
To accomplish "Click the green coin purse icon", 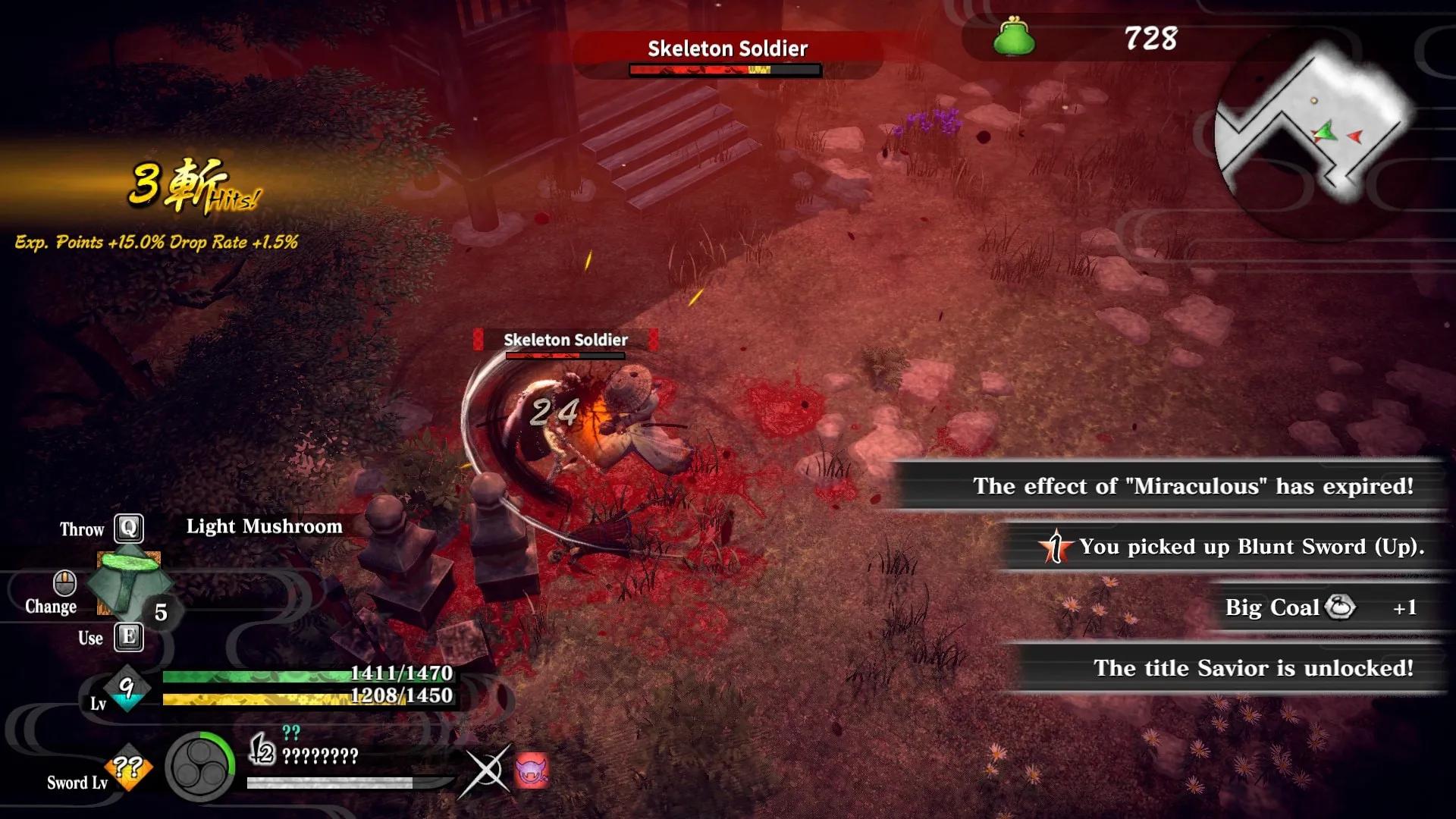I will [1014, 38].
